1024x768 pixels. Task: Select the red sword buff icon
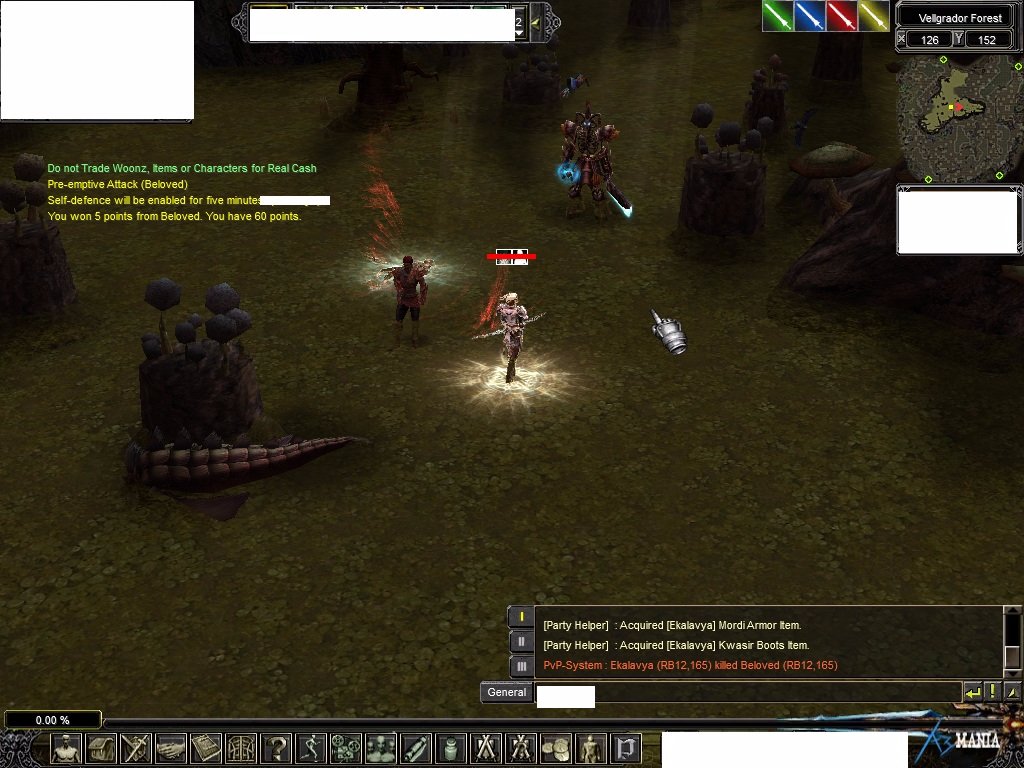(x=842, y=16)
